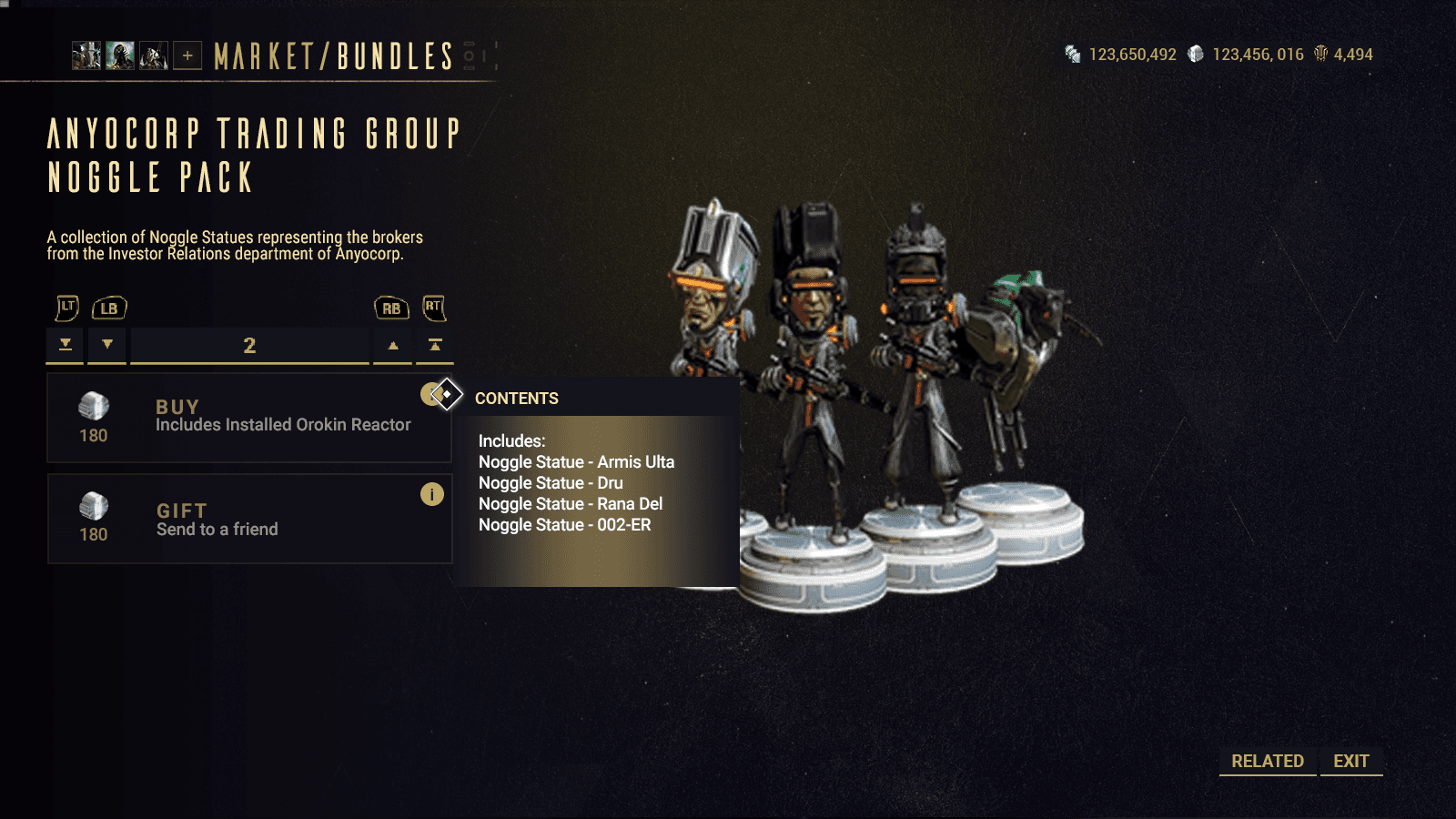This screenshot has height=819, width=1456.
Task: Select the green-backed squad portrait
Action: point(120,56)
